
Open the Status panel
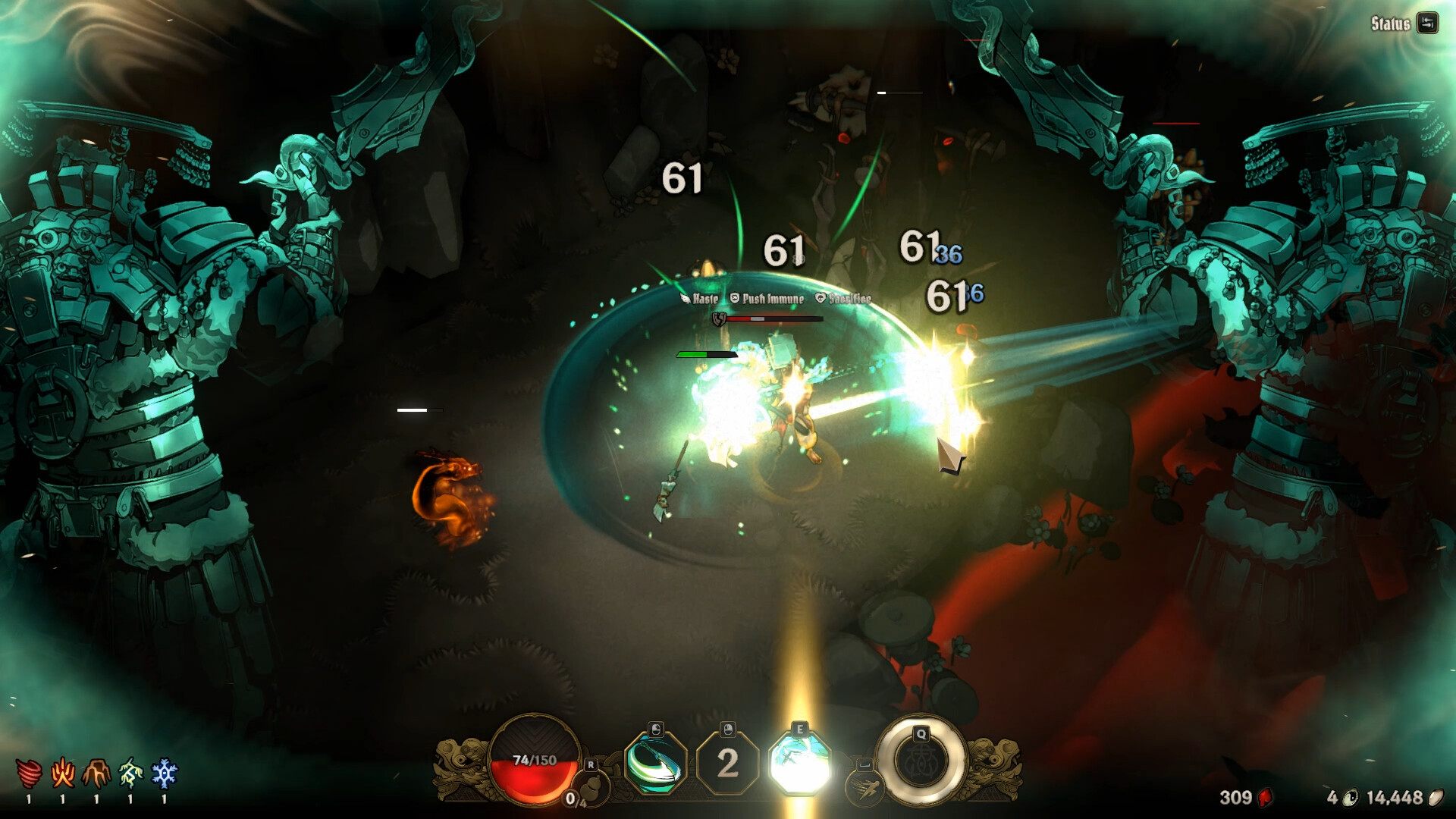point(1392,25)
